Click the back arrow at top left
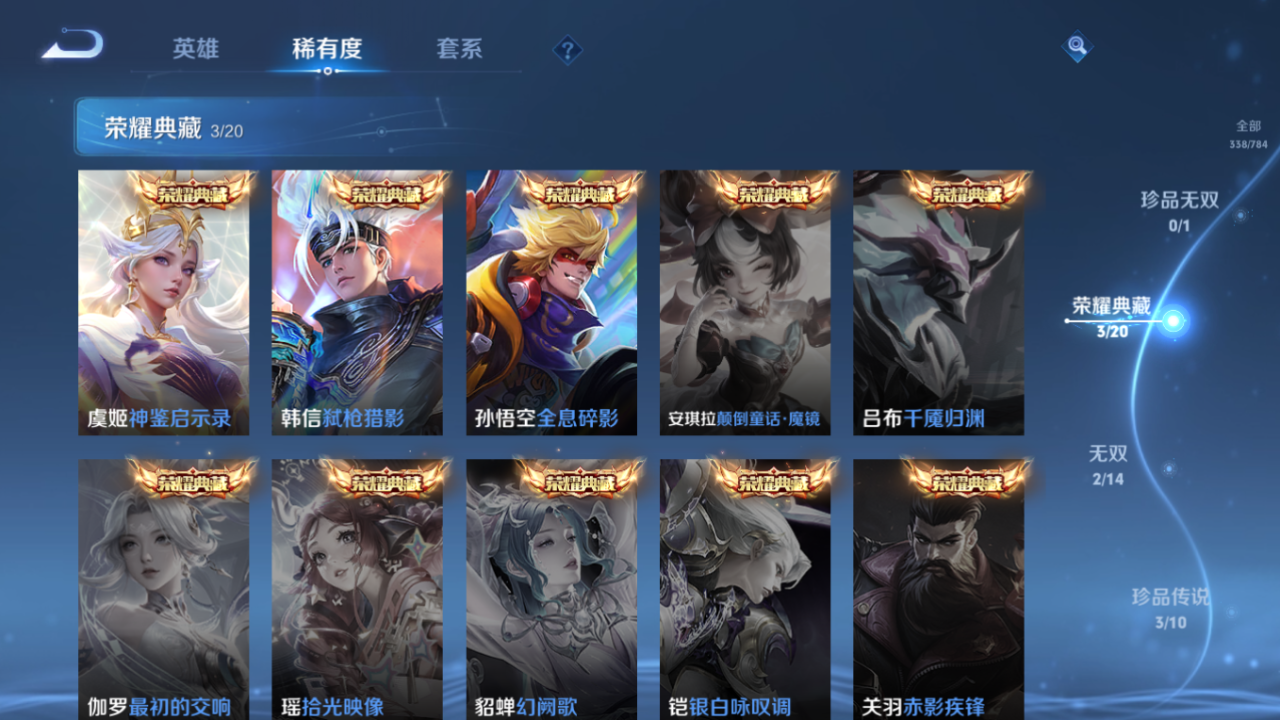The image size is (1280, 720). 70,44
